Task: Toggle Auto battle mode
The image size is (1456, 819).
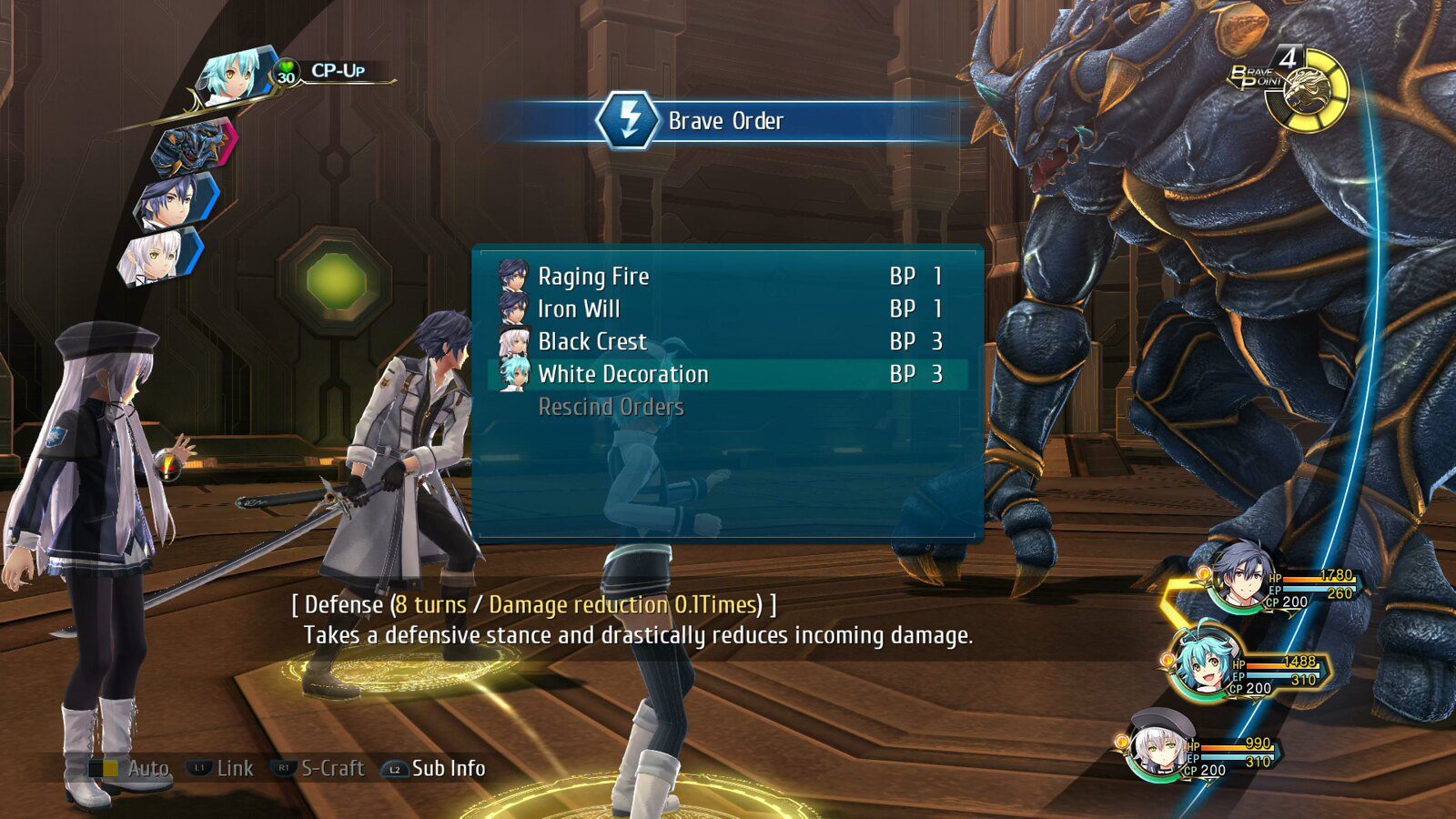Action: point(130,769)
